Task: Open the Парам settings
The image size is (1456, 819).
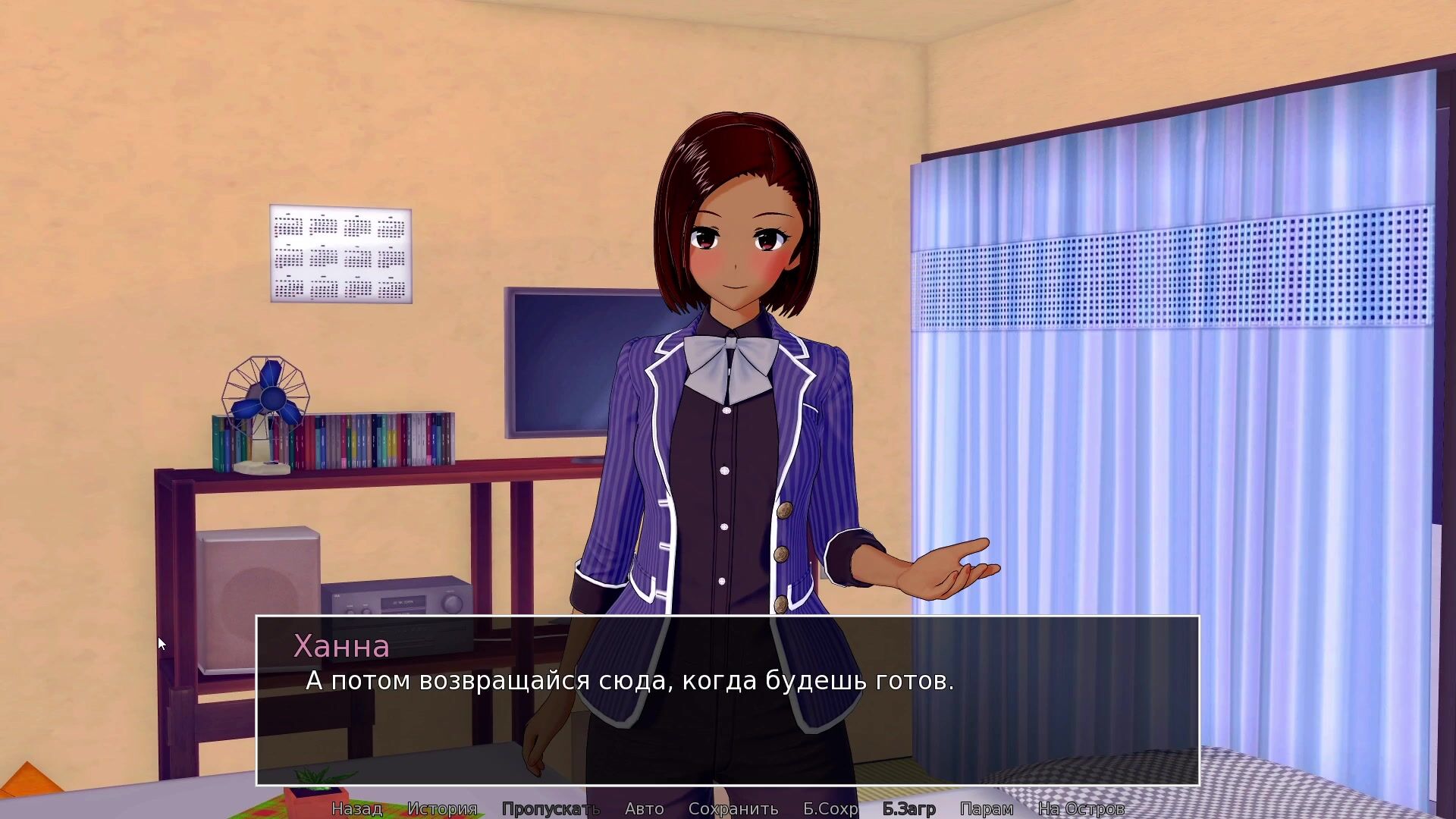Action: [986, 809]
